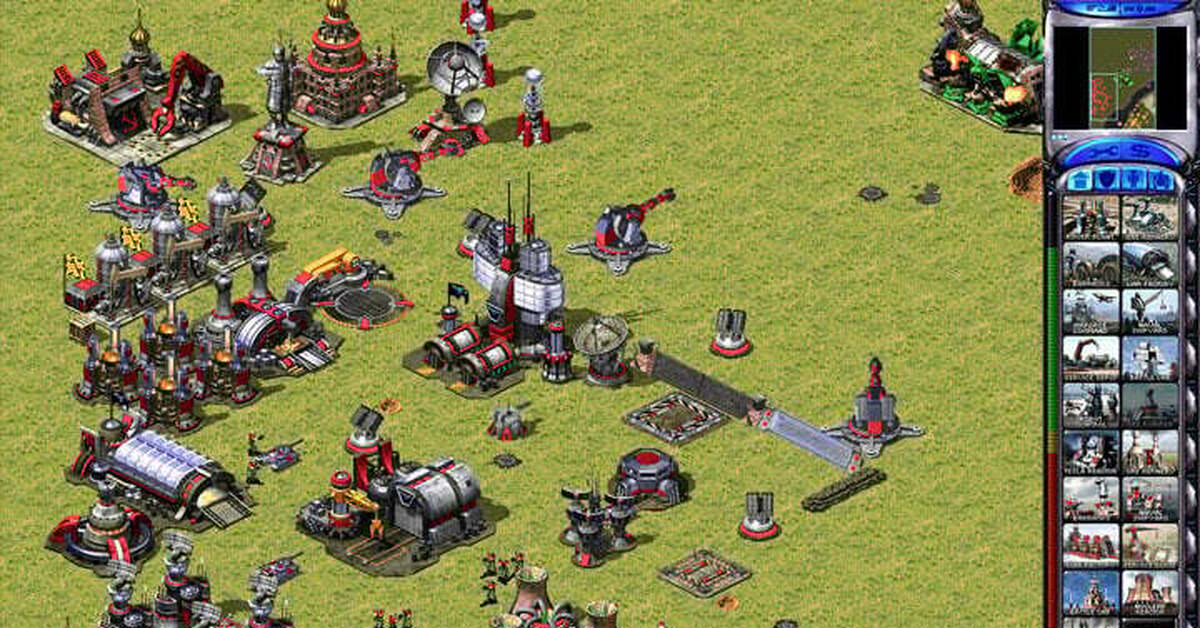The image size is (1200, 628).
Task: Queue the Service Depot with red crane
Action: pos(1091,358)
